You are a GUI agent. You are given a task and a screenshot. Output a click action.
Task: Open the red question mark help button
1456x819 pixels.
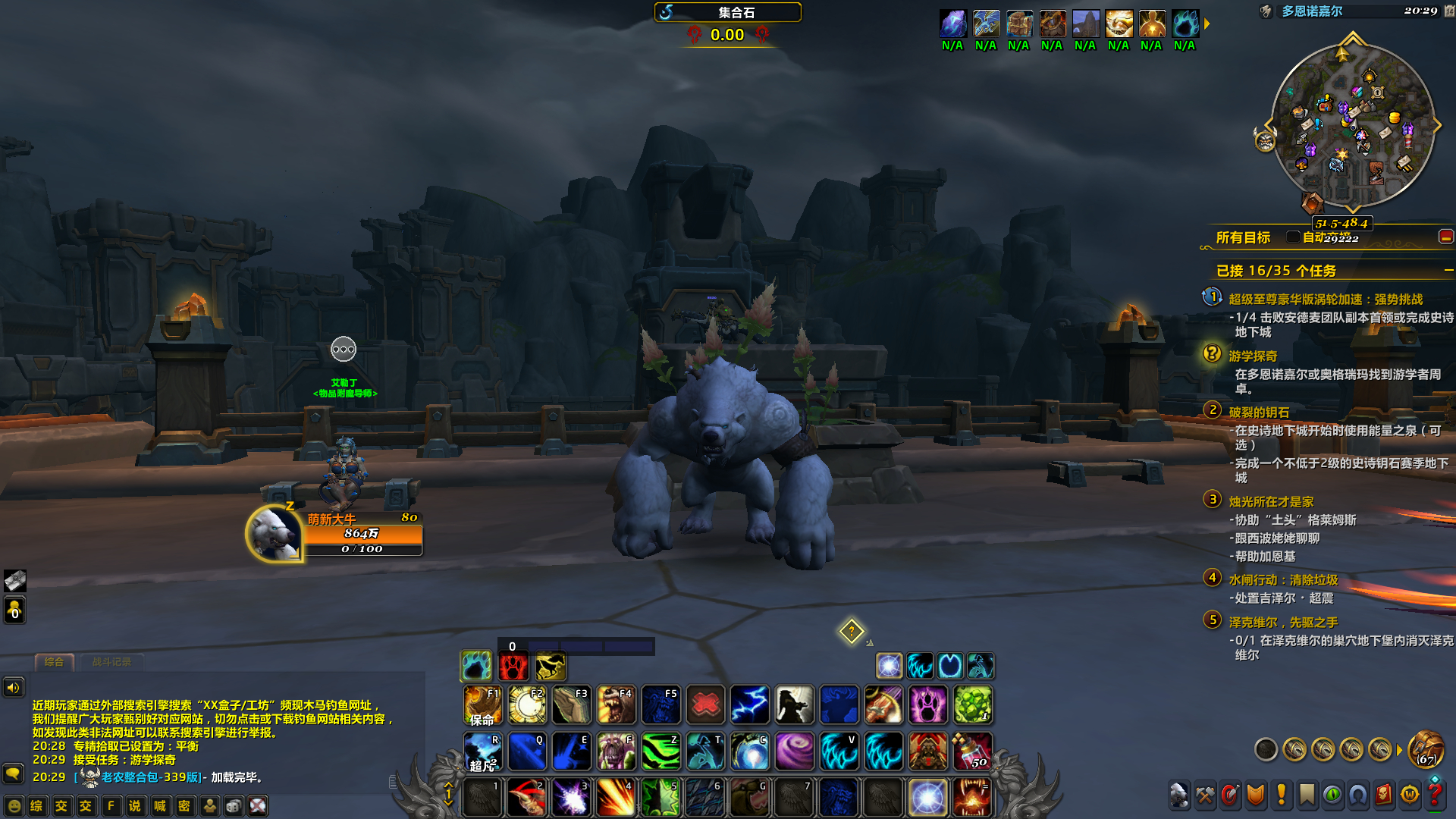(x=1435, y=795)
